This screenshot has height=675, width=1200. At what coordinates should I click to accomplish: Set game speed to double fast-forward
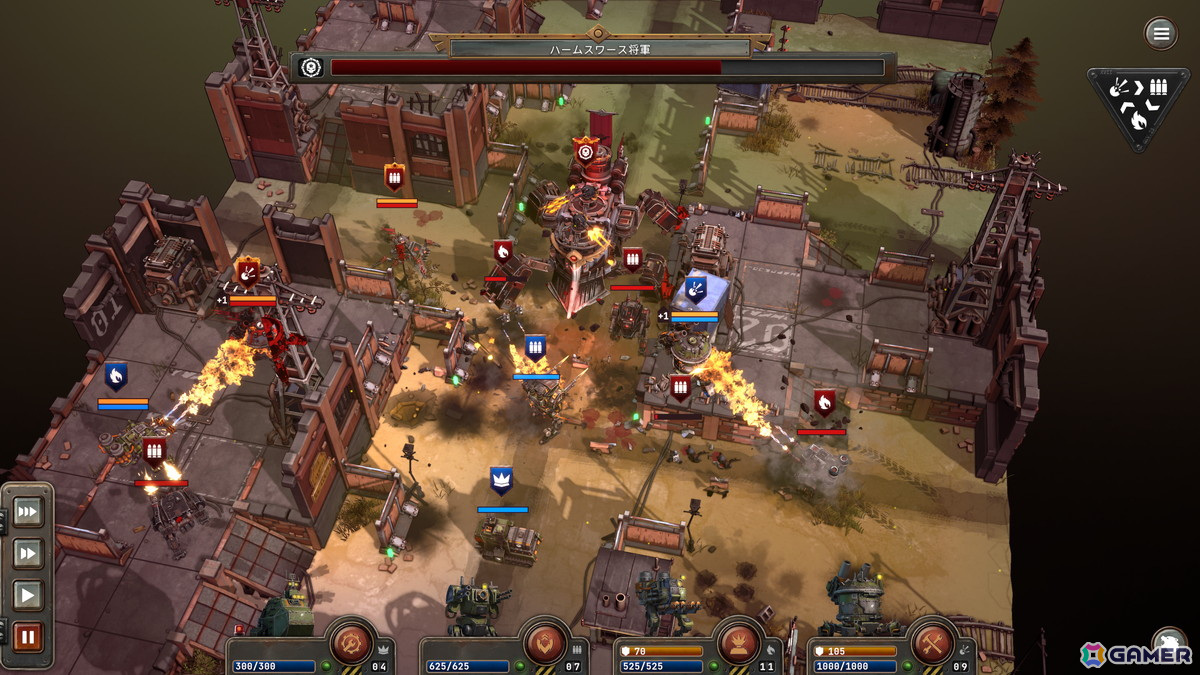pos(28,553)
